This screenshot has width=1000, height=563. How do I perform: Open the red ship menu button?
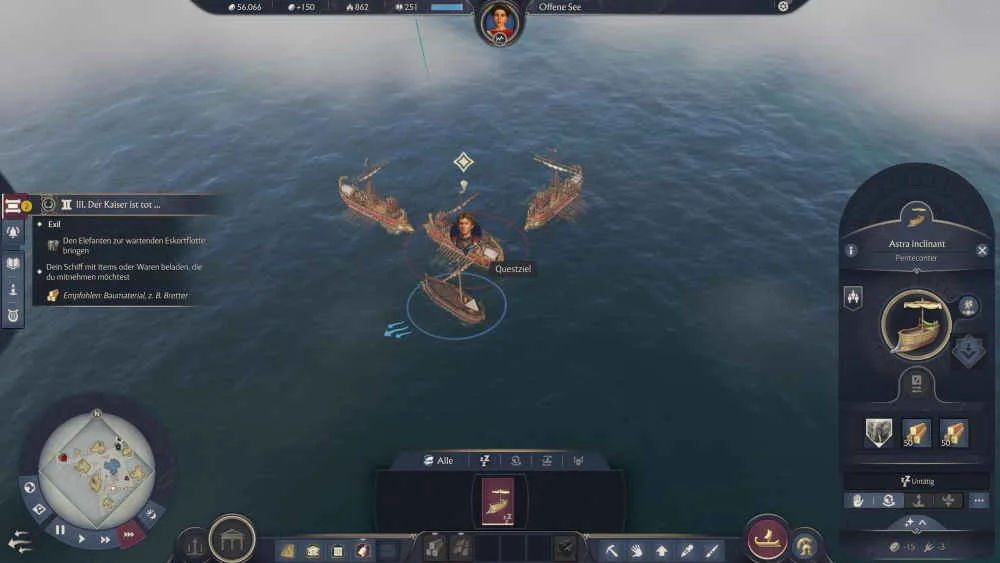(x=768, y=539)
